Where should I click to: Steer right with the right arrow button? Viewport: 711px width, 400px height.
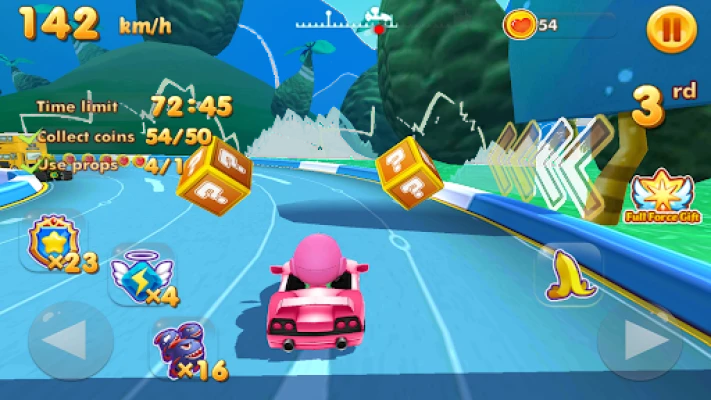[x=639, y=341]
